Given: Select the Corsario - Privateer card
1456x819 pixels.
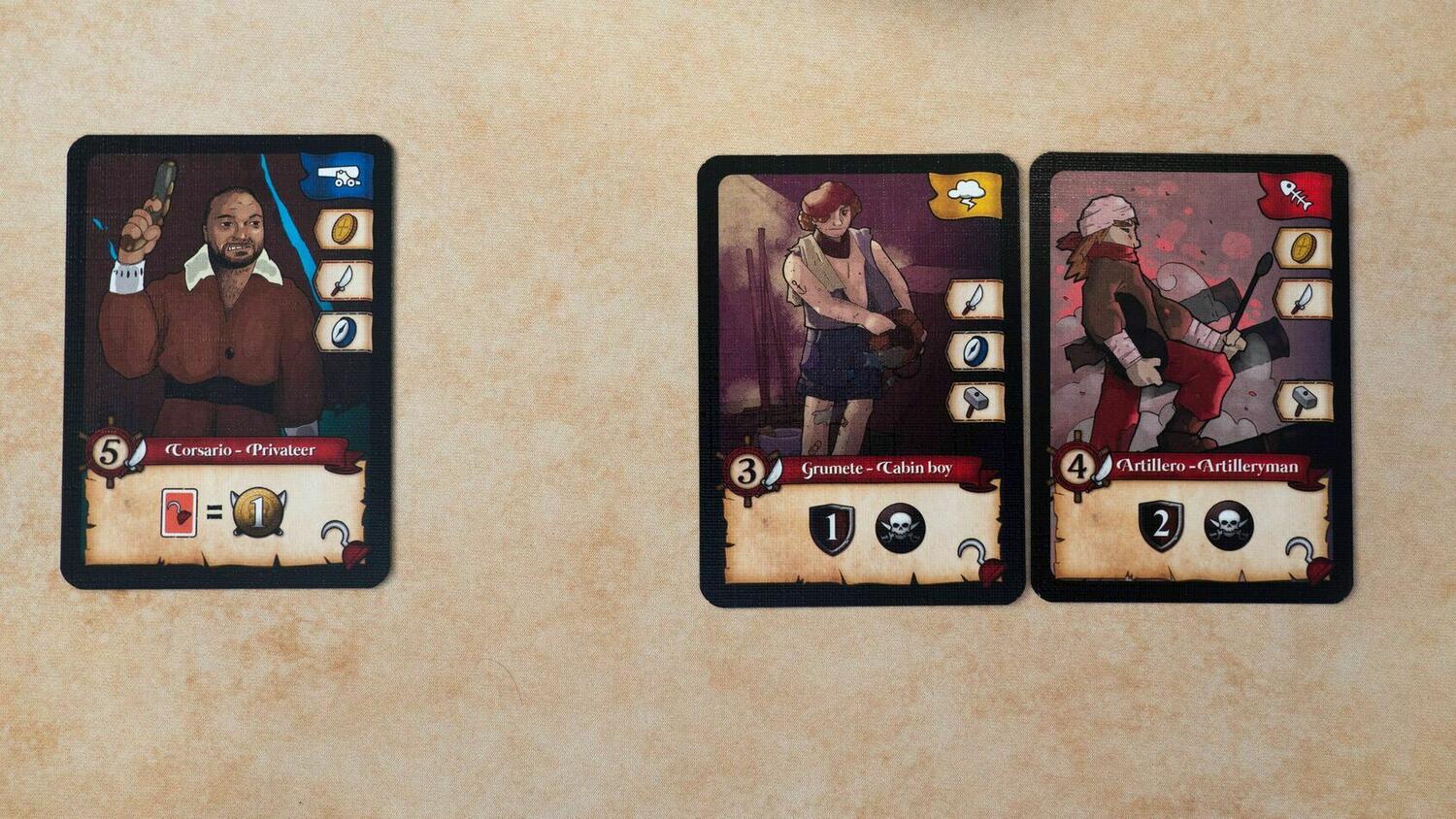Looking at the screenshot, I should [x=226, y=362].
